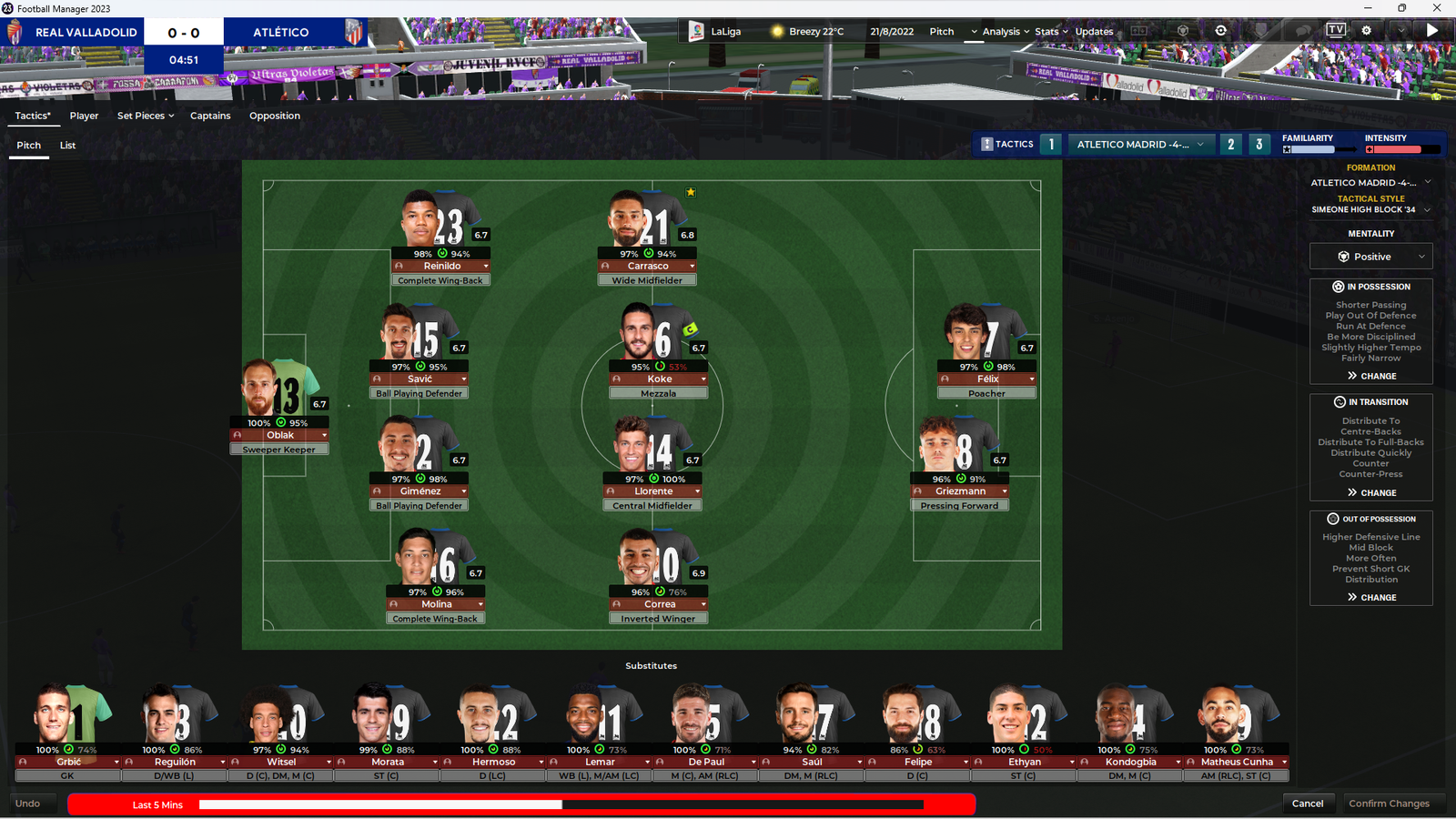1456x819 pixels.
Task: Cancel the tactics screen
Action: tap(1307, 804)
